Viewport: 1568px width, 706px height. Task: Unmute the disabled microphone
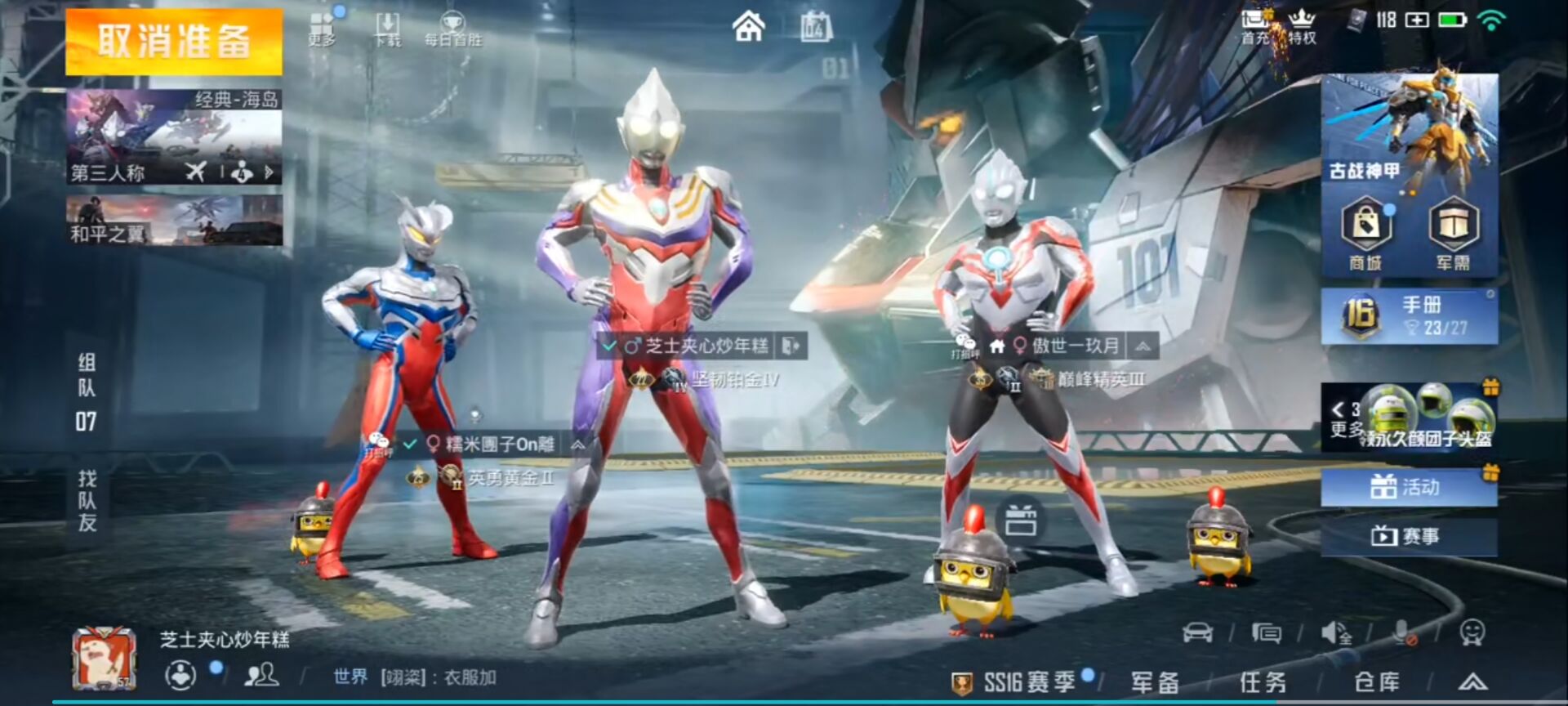click(x=1402, y=632)
